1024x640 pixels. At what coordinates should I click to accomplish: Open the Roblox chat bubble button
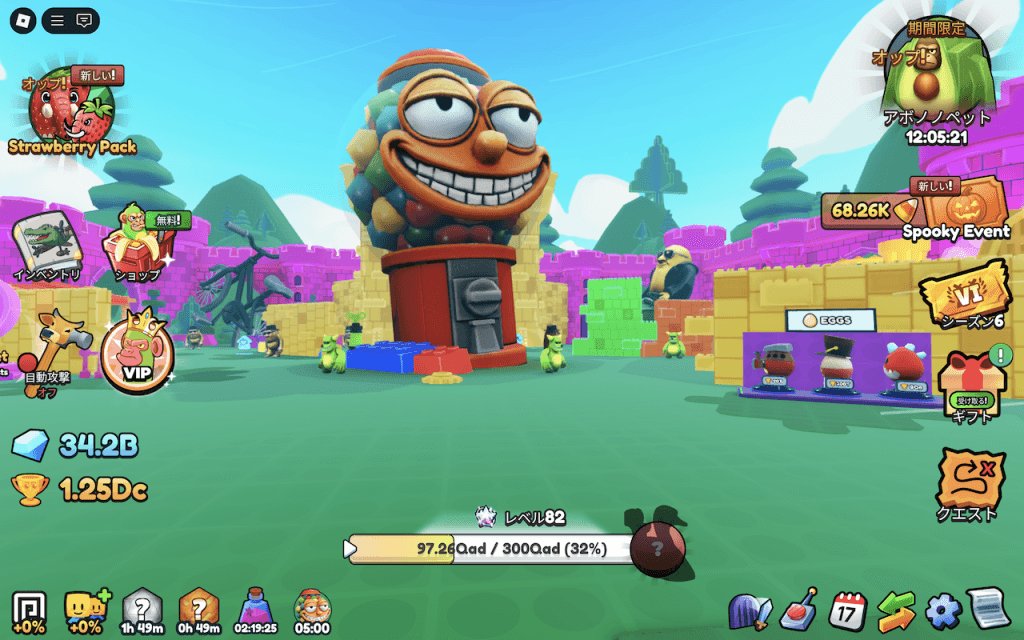pyautogui.click(x=84, y=20)
